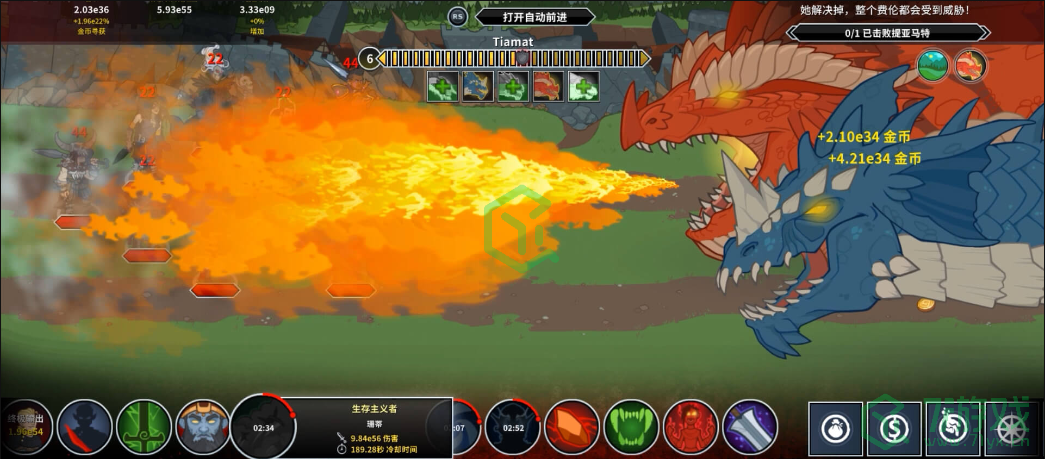Activate the red slash dark figure ability
Image resolution: width=1045 pixels, height=459 pixels.
85,427
